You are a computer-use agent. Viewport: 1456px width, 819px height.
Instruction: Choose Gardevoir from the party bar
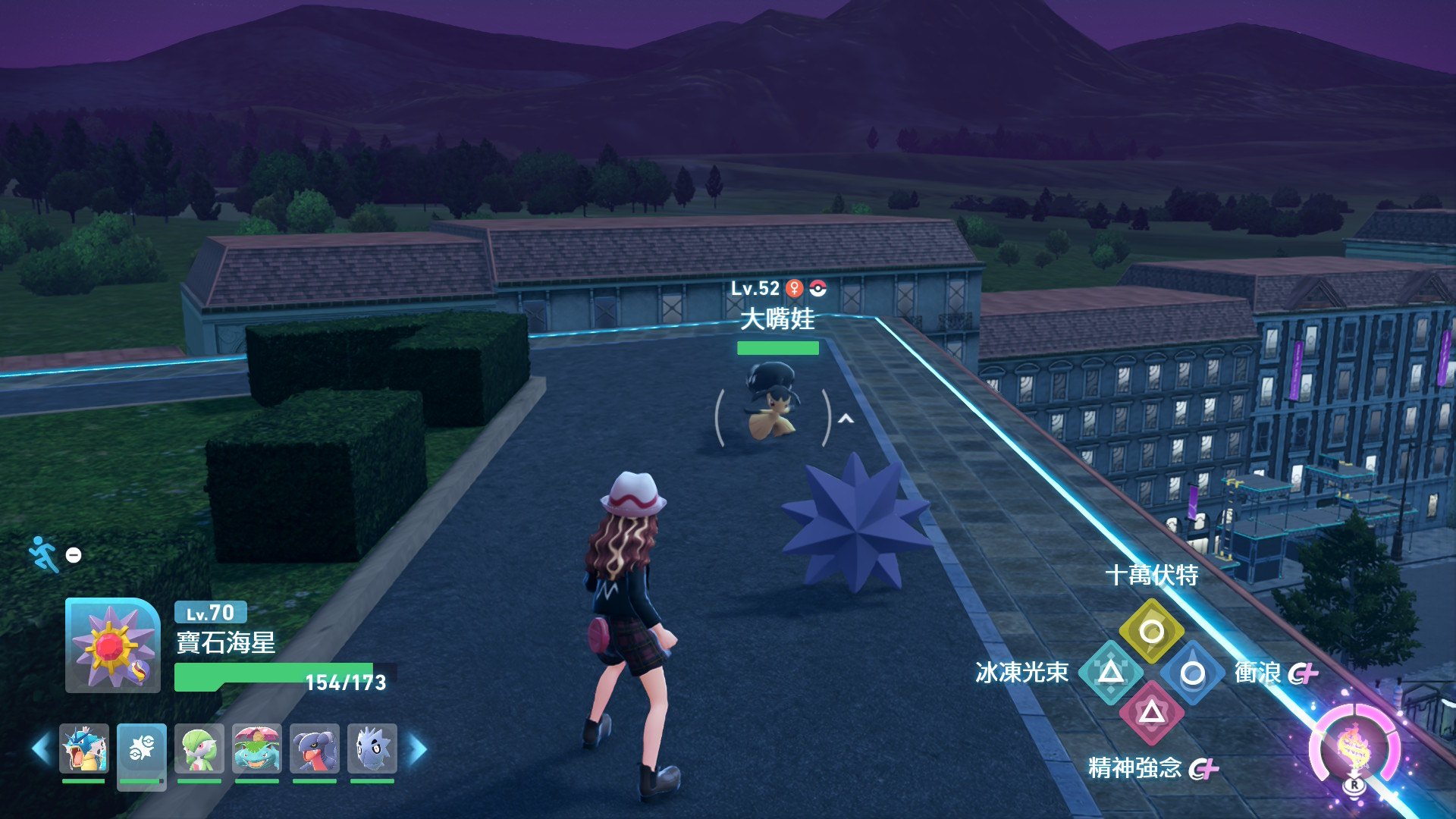tap(199, 748)
